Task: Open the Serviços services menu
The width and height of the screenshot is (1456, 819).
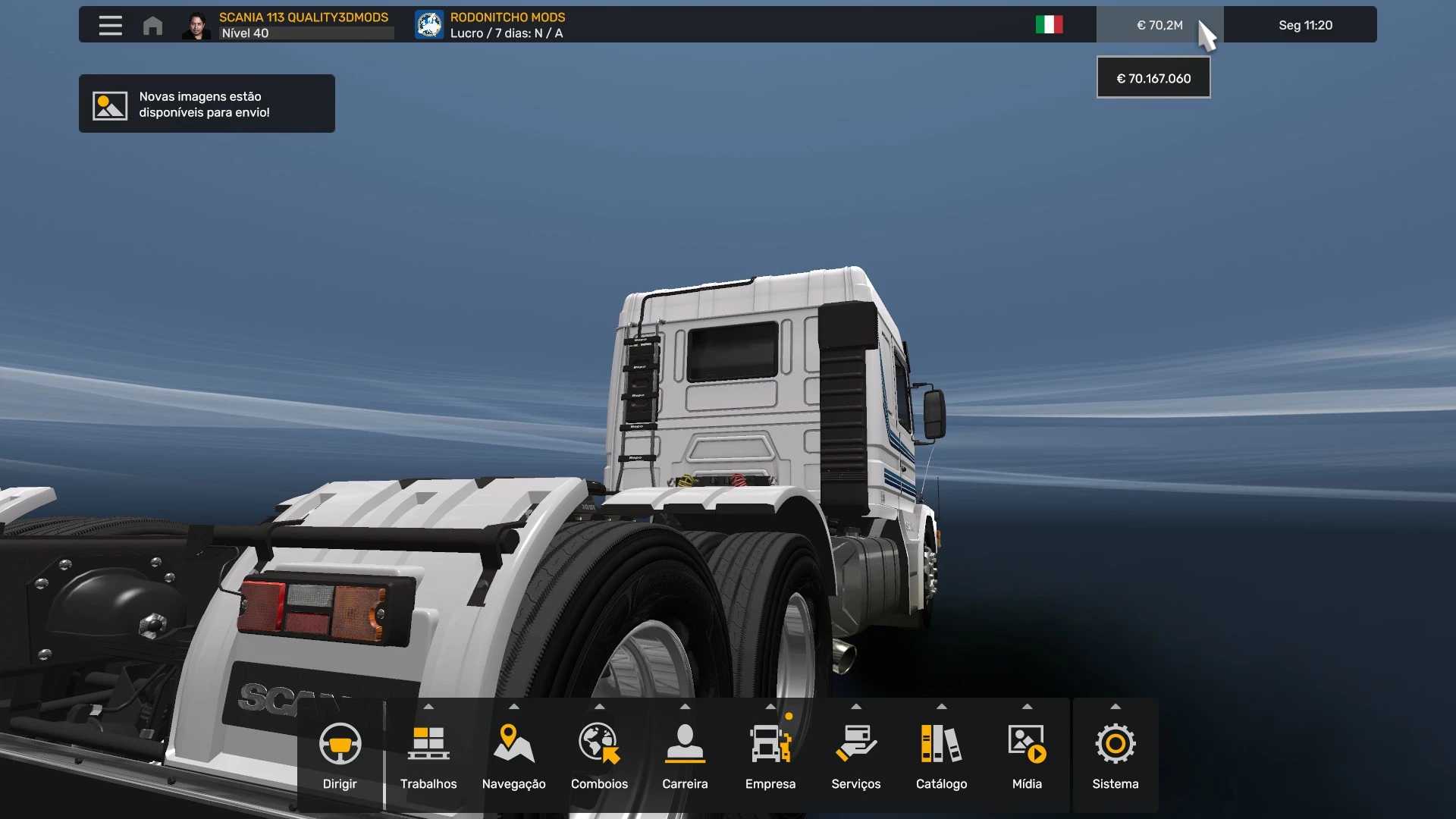Action: click(x=855, y=755)
